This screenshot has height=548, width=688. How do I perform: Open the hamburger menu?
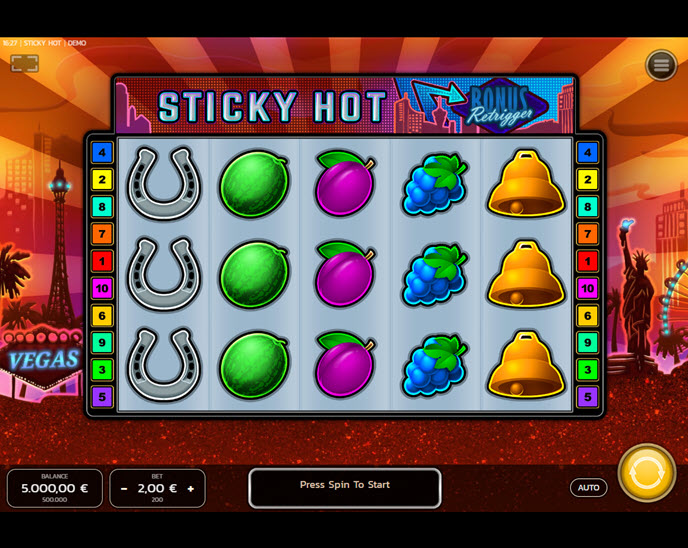click(661, 65)
